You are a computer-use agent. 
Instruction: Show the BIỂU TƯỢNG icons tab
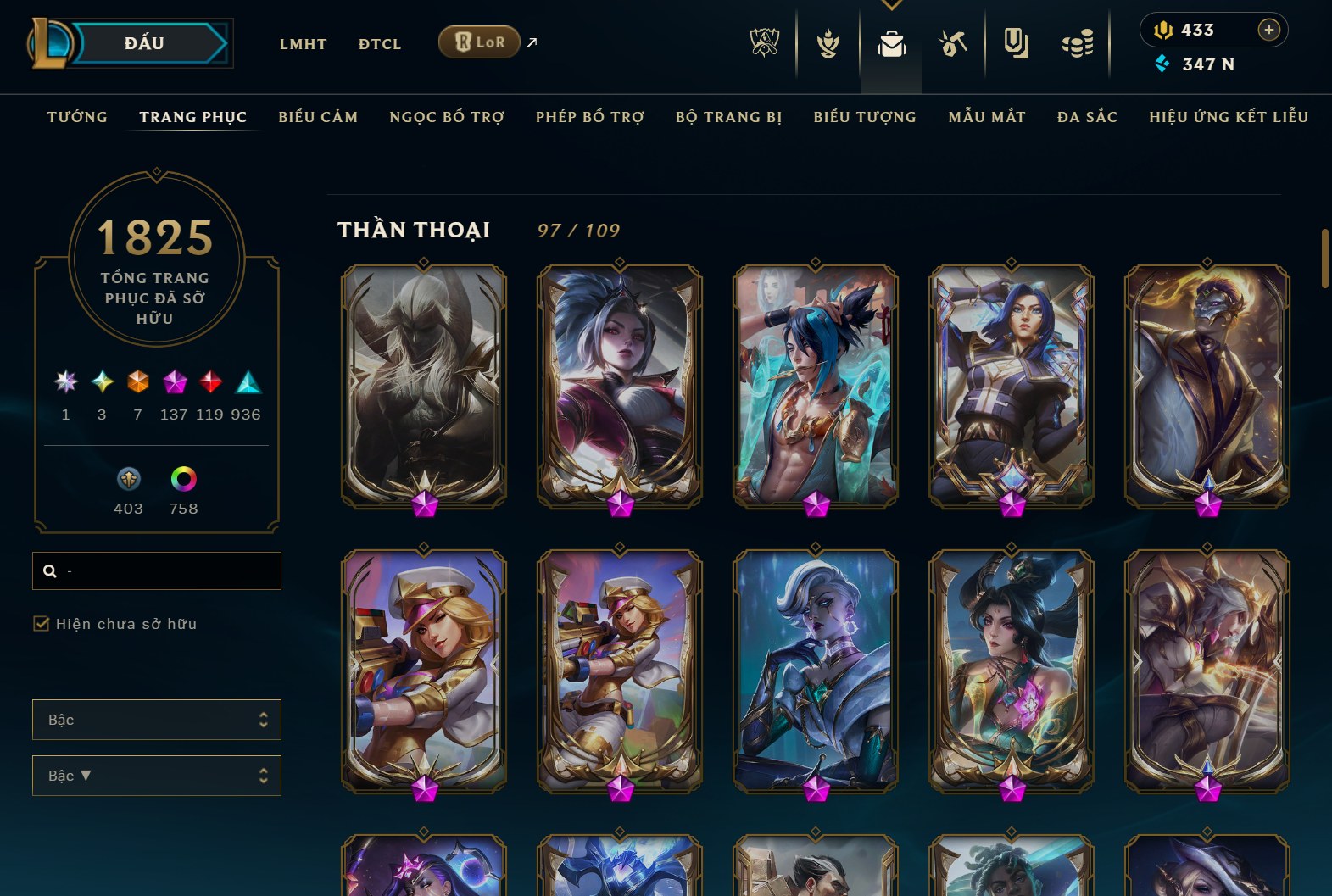tap(865, 117)
